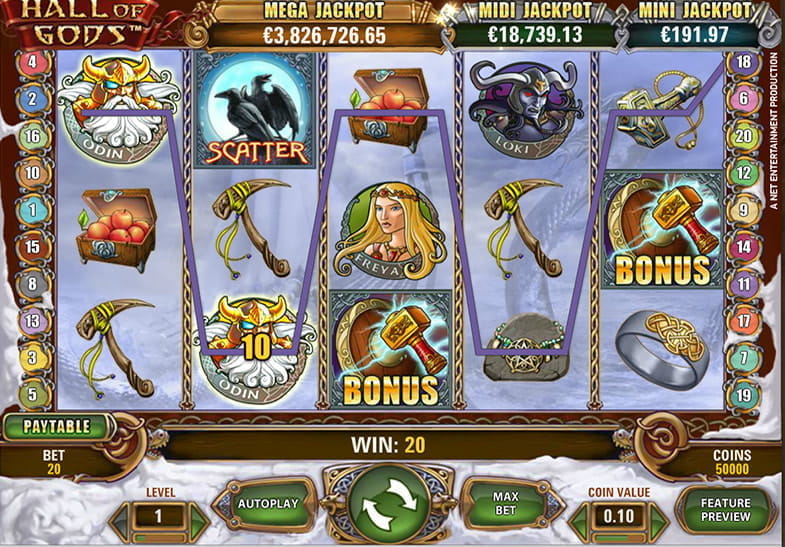The width and height of the screenshot is (785, 547).
Task: Highlight payline marker number 13
Action: pyautogui.click(x=32, y=320)
